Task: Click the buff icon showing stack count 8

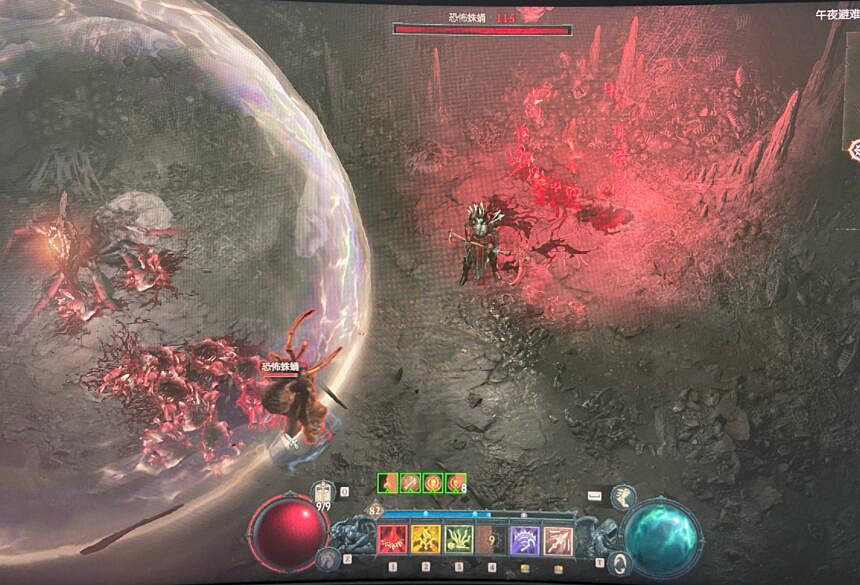Action: click(x=455, y=483)
